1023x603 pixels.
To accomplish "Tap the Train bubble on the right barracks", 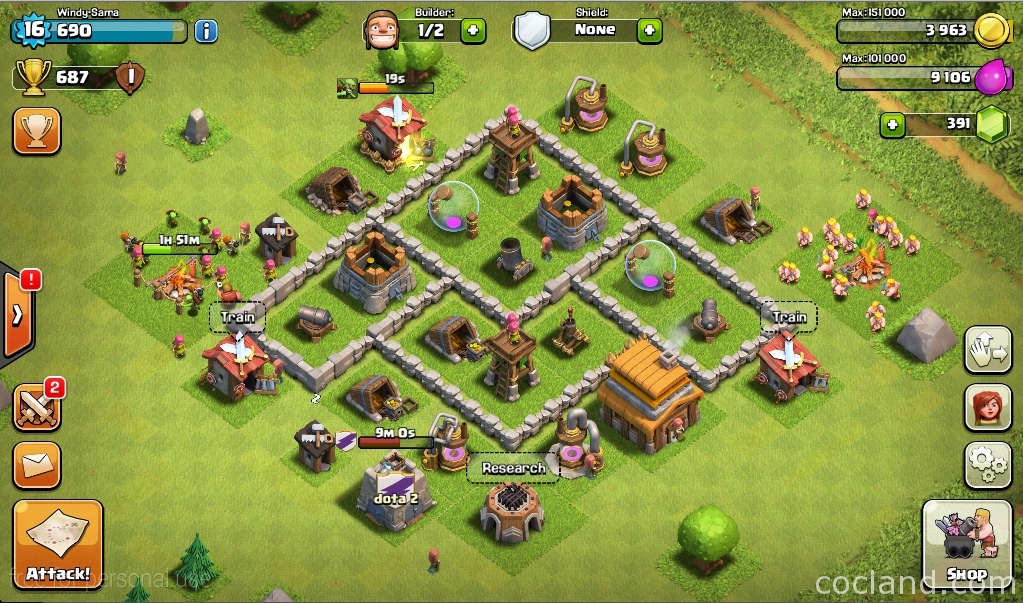I will click(789, 318).
